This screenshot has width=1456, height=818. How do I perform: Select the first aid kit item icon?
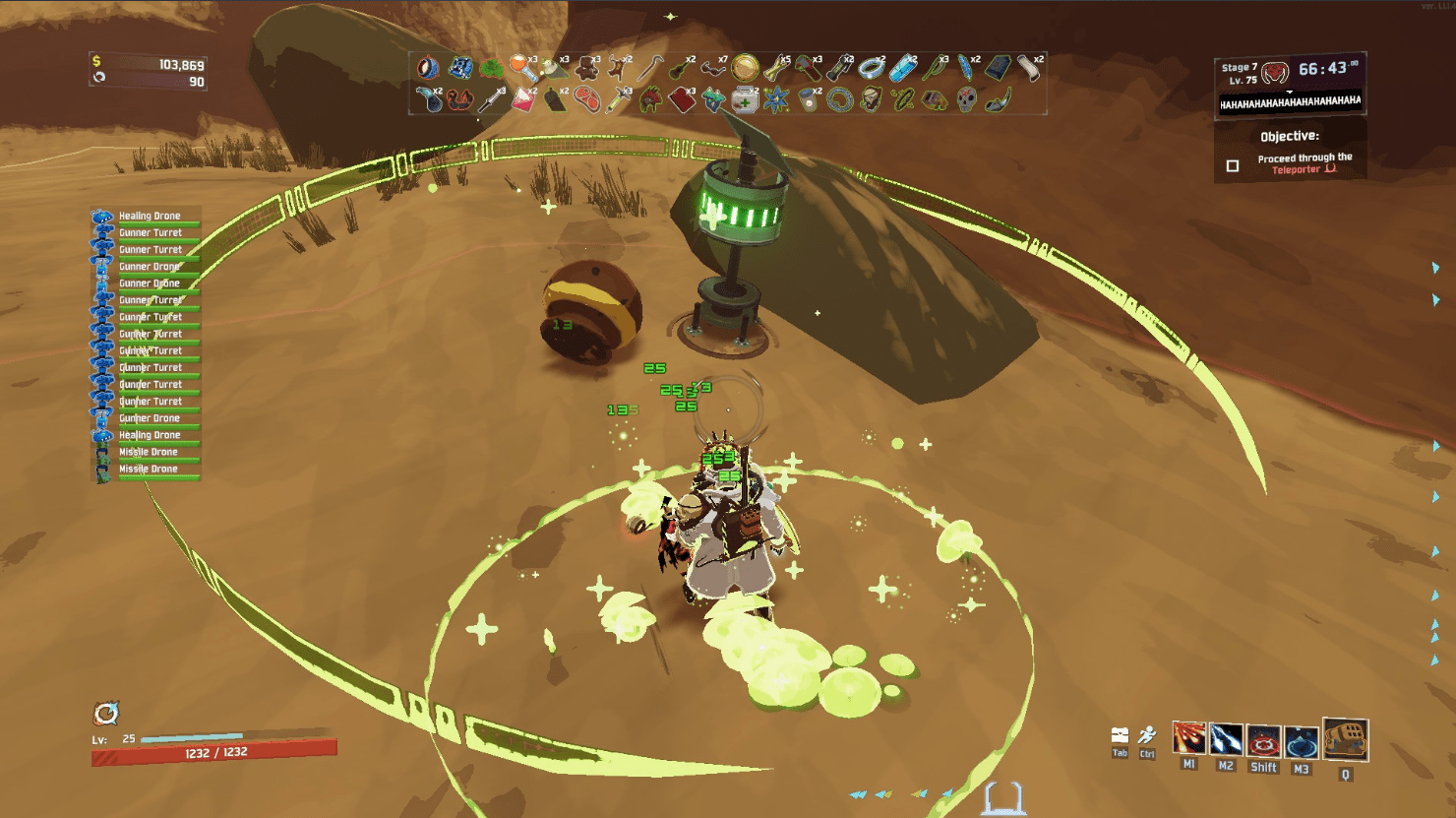coord(746,100)
